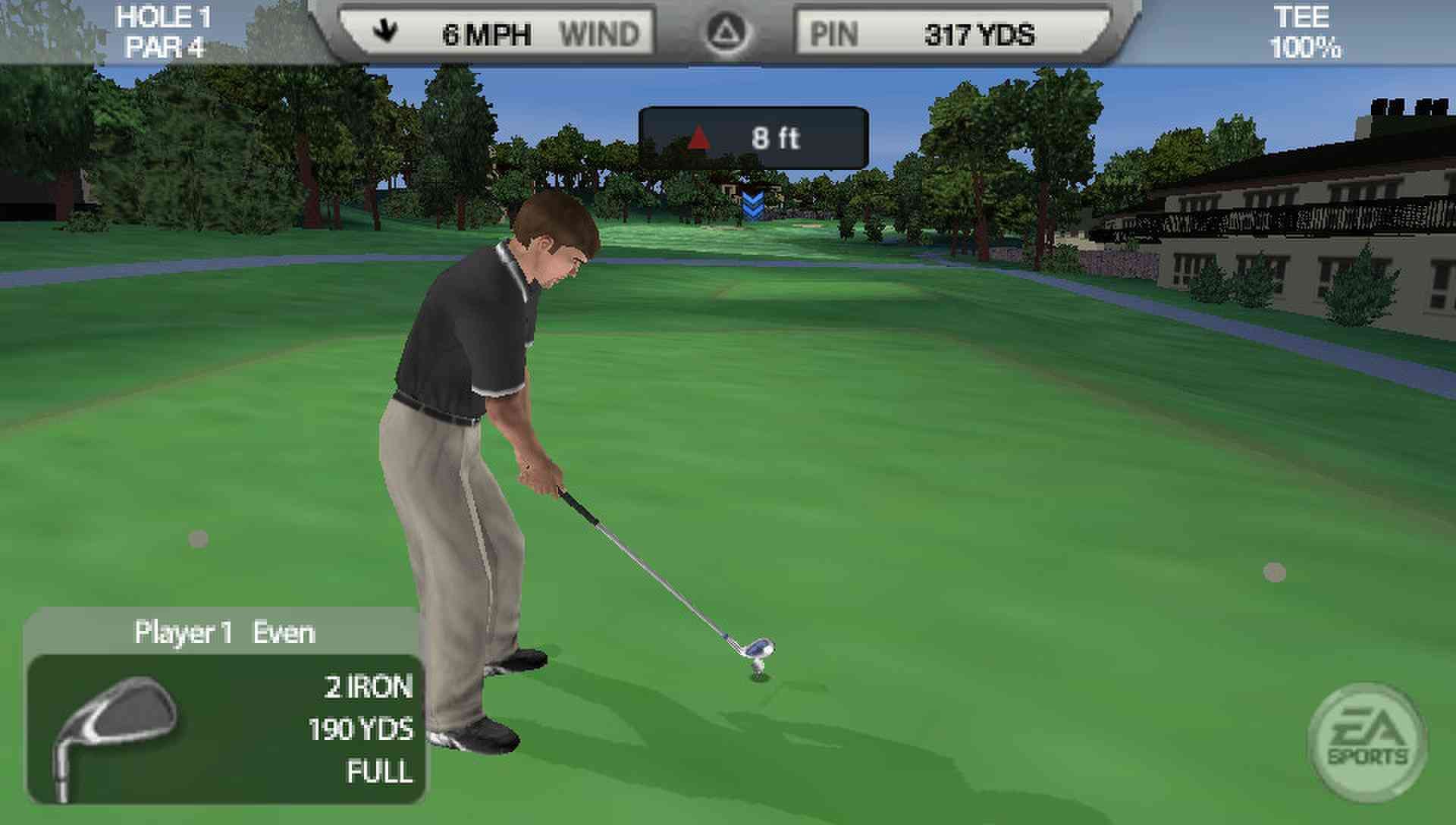Tap the Pin 317 yds distance panel
The width and height of the screenshot is (1456, 825).
[x=952, y=34]
